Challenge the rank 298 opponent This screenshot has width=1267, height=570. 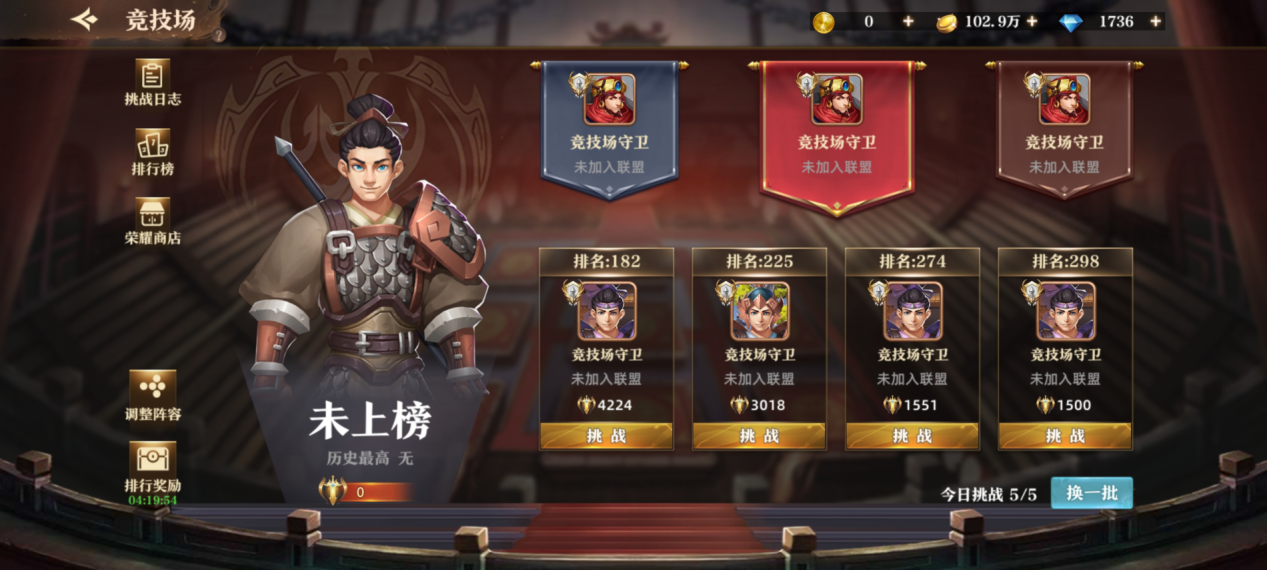pyautogui.click(x=1066, y=436)
